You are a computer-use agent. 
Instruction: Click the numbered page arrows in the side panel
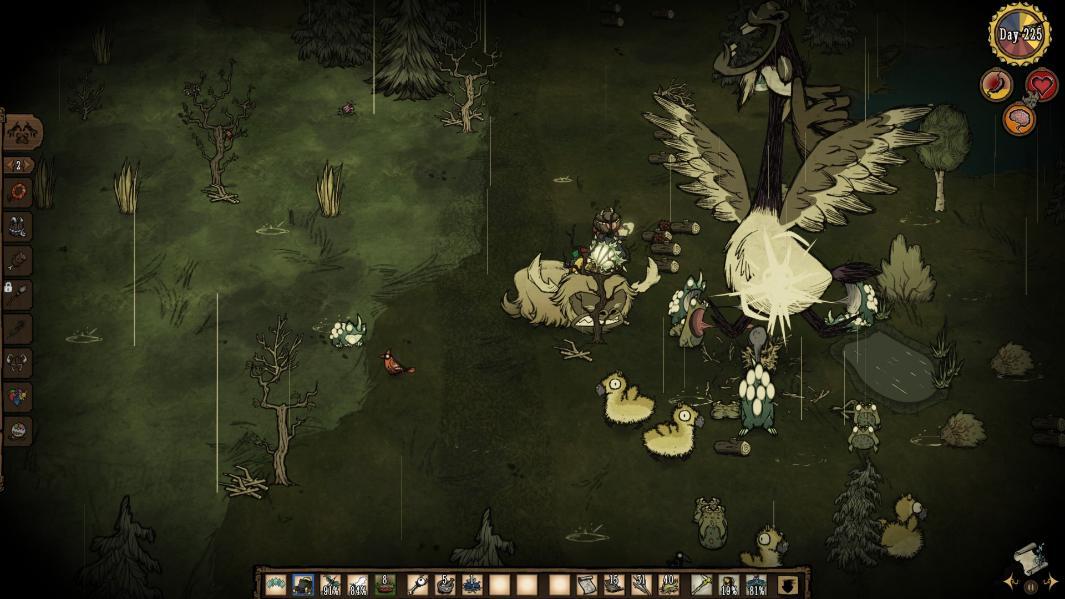[18, 165]
